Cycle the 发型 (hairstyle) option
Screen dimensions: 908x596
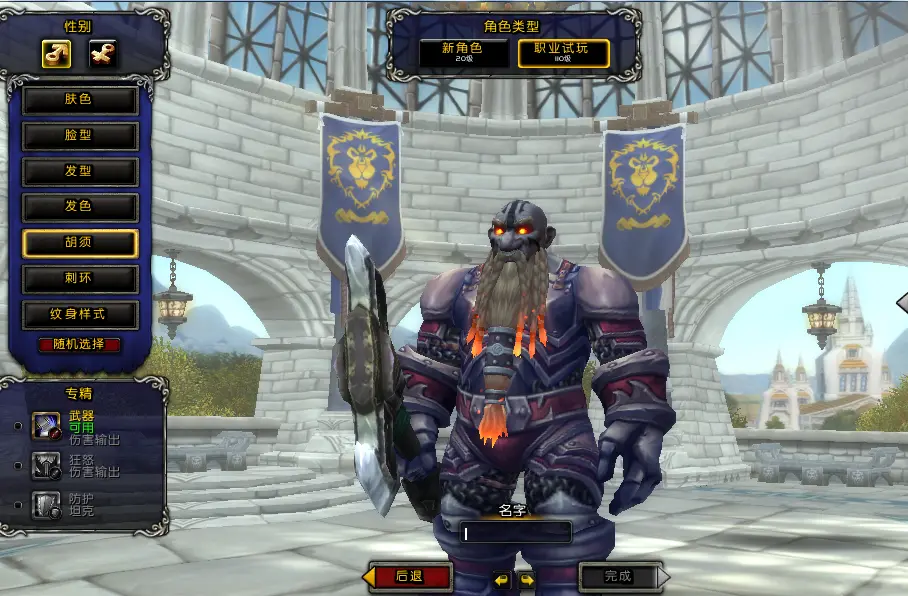80,171
